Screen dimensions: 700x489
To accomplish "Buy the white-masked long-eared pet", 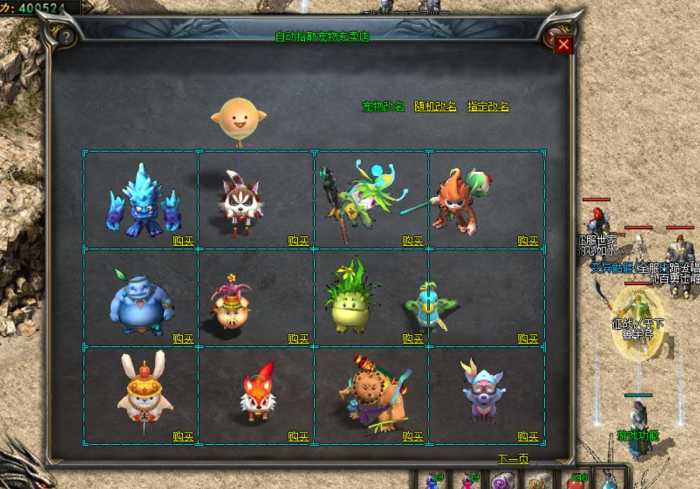I will pyautogui.click(x=298, y=240).
